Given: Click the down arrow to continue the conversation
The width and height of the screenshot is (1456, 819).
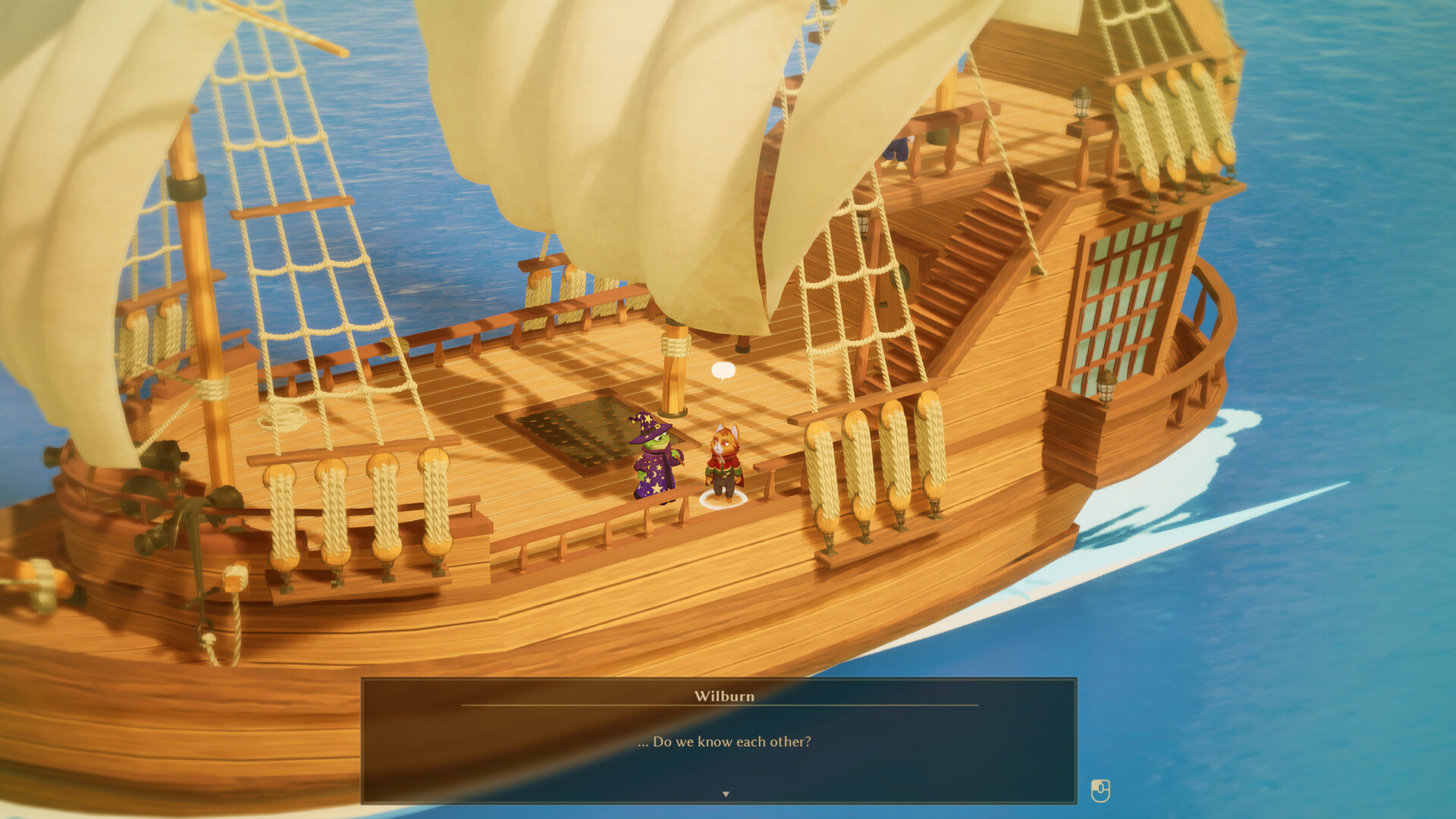Looking at the screenshot, I should (726, 792).
